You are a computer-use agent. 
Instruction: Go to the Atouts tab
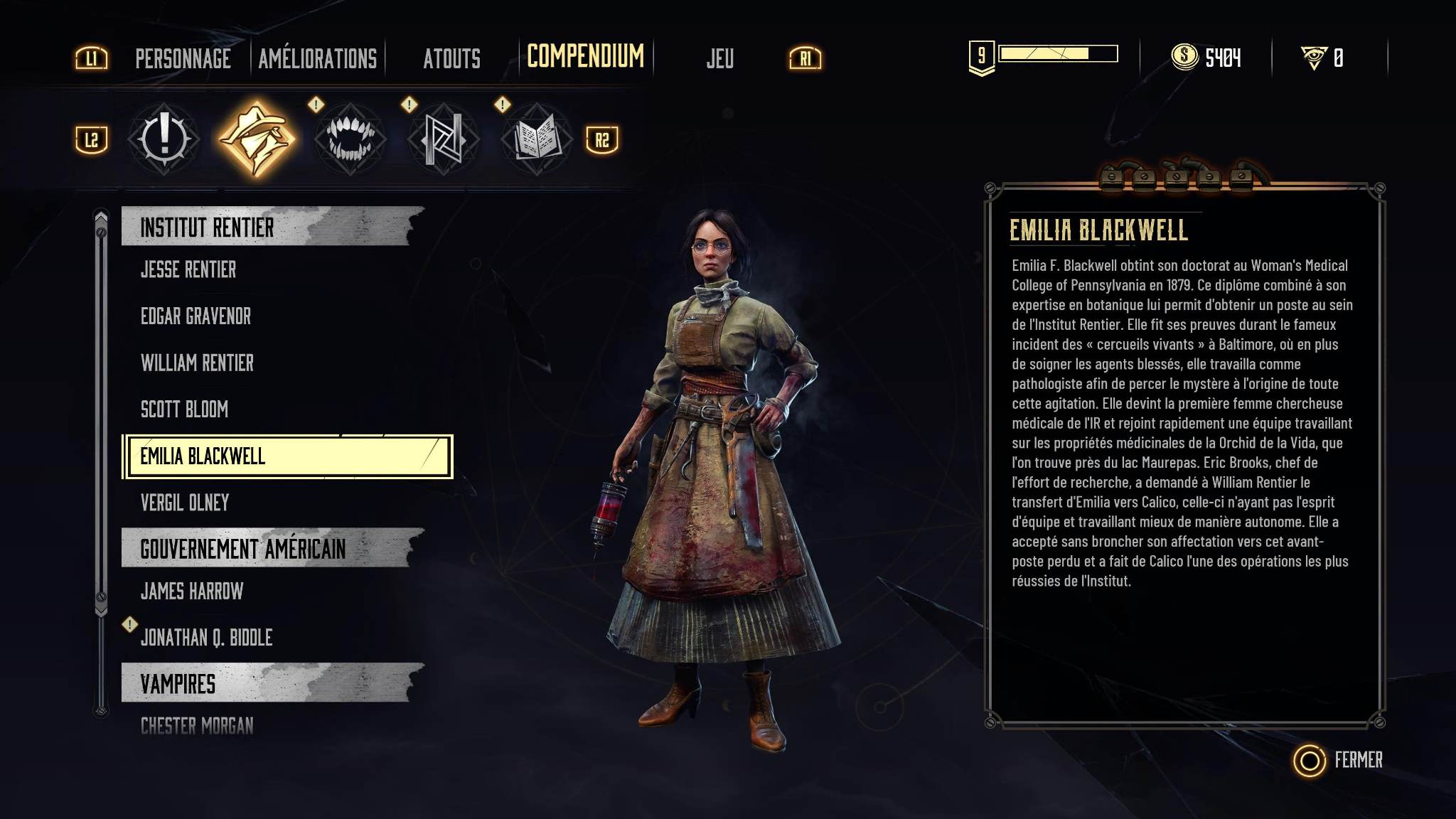[x=451, y=58]
